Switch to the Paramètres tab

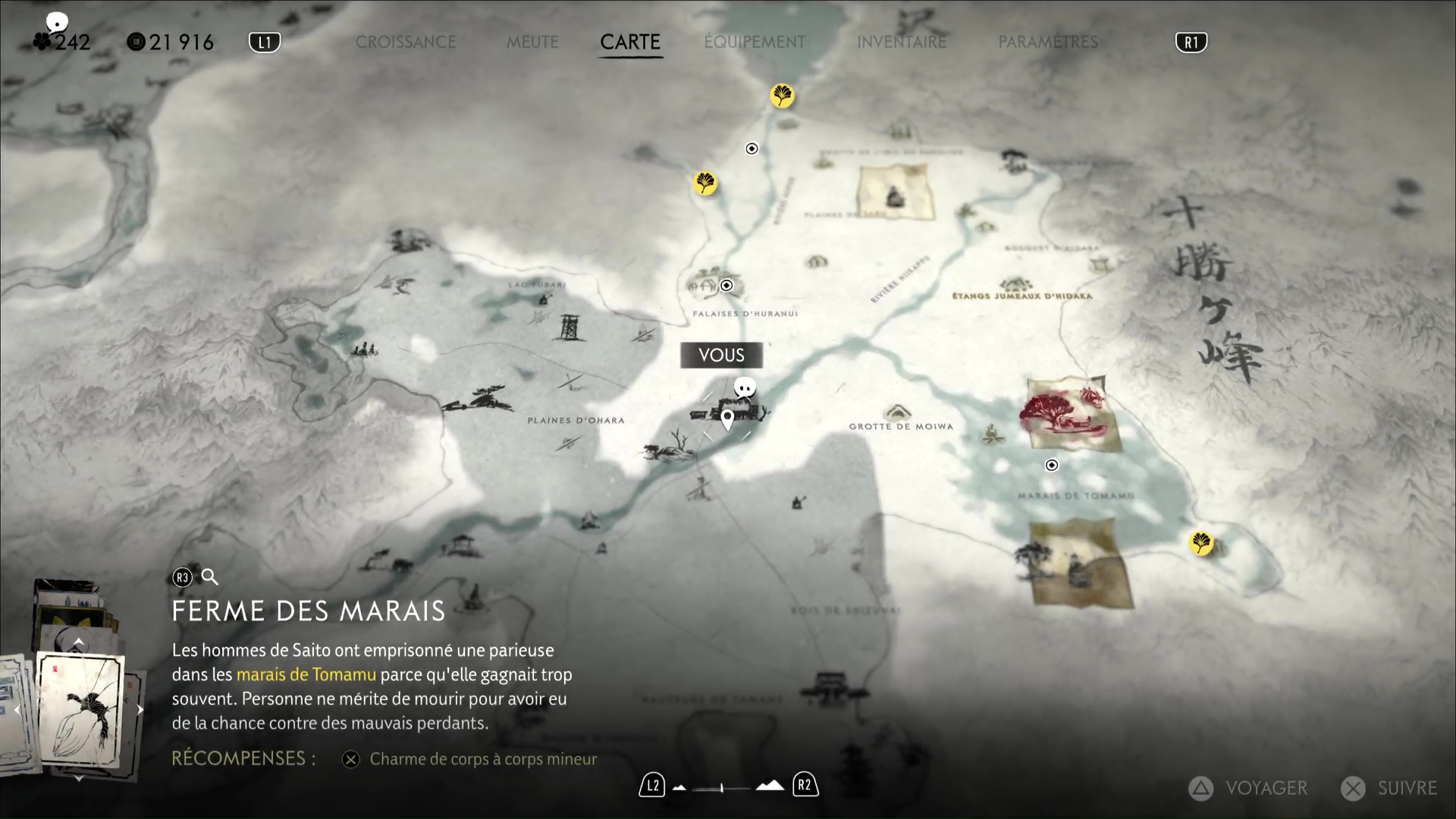(1048, 42)
